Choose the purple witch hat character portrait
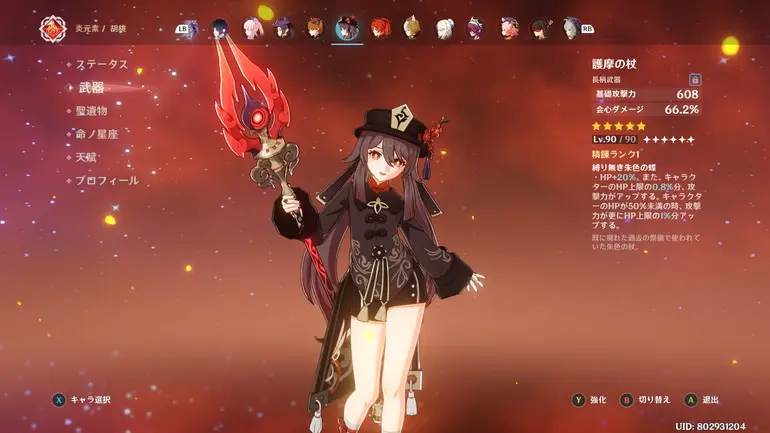The image size is (770, 433). tap(283, 27)
